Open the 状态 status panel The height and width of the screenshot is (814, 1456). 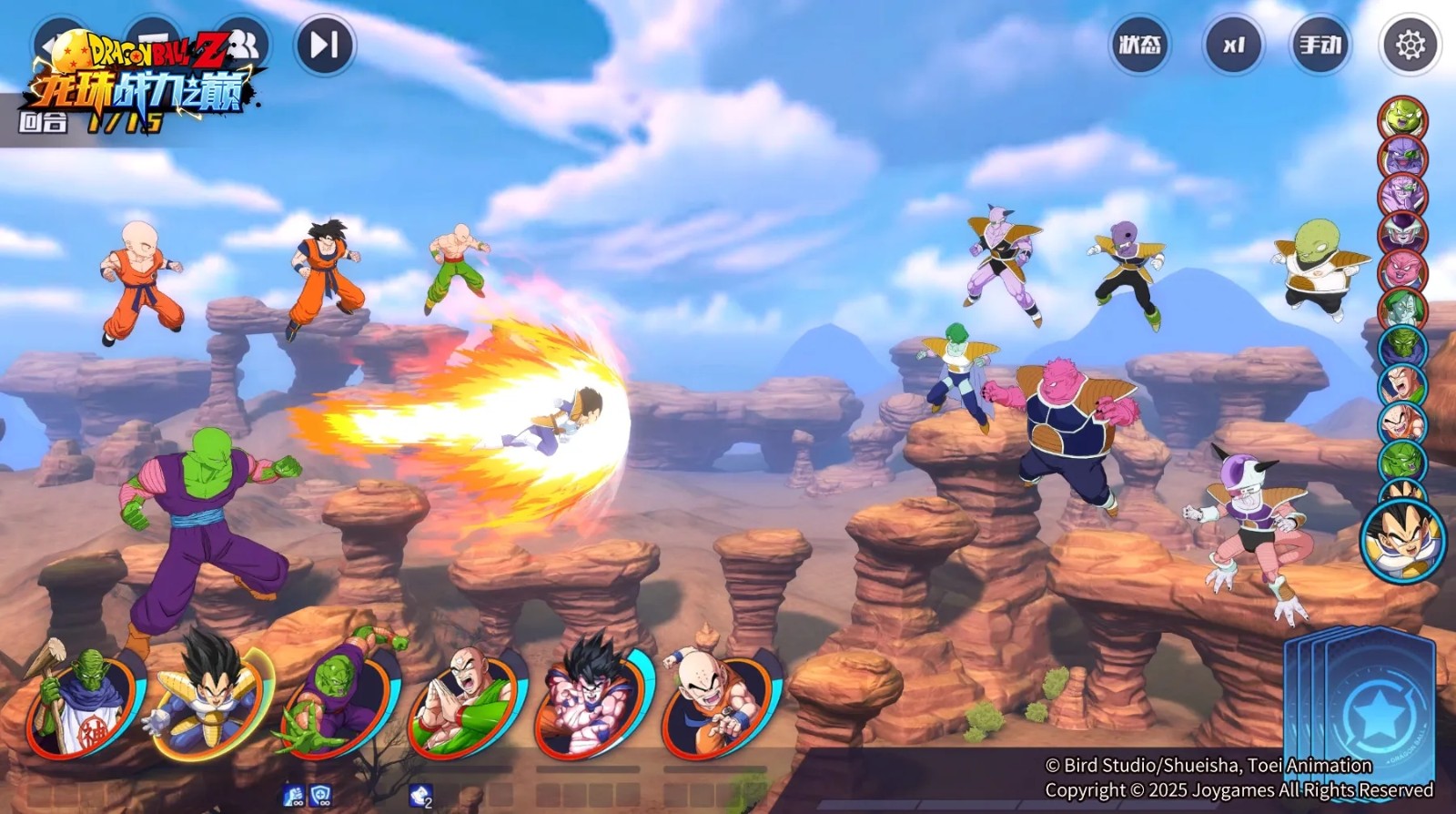[1140, 45]
